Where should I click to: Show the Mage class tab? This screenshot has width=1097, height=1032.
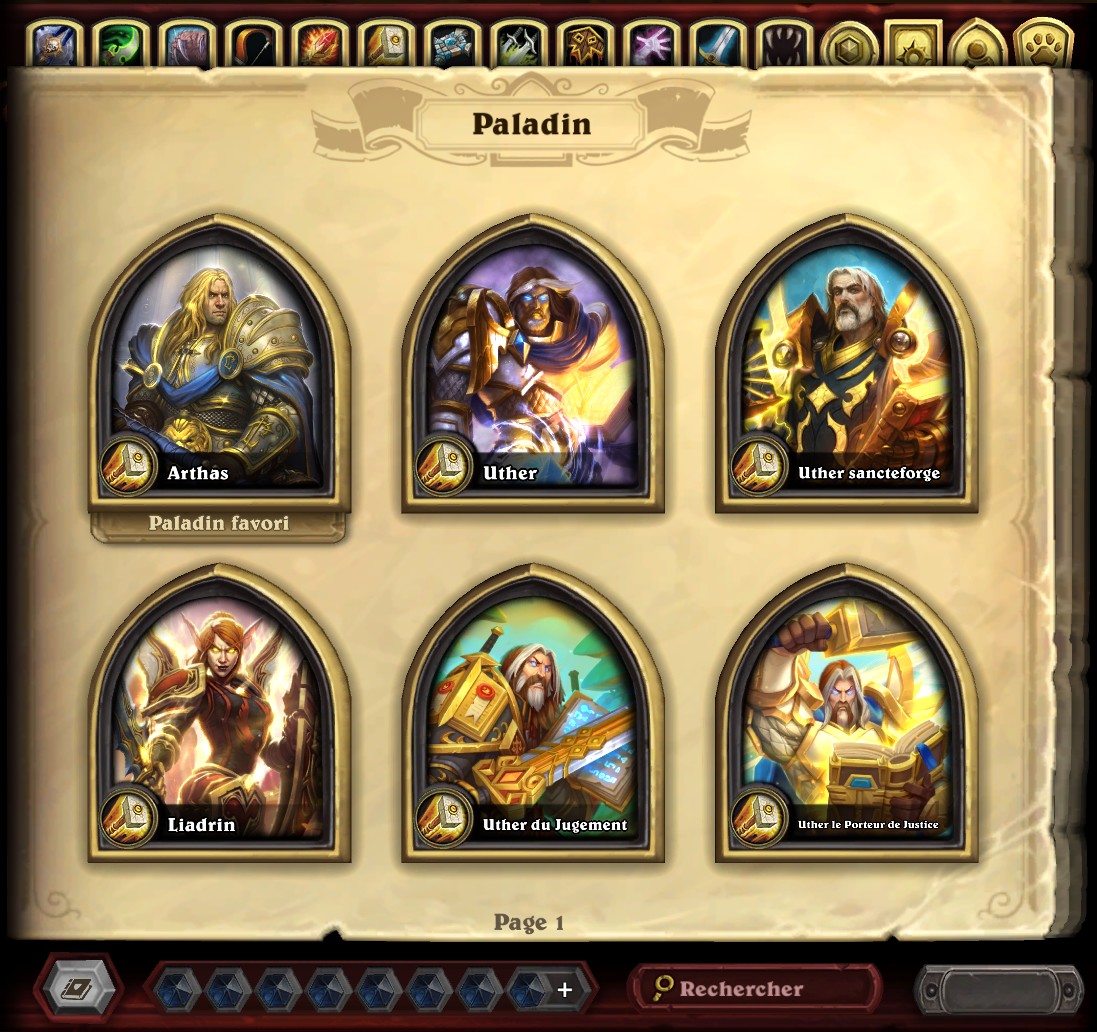click(318, 45)
